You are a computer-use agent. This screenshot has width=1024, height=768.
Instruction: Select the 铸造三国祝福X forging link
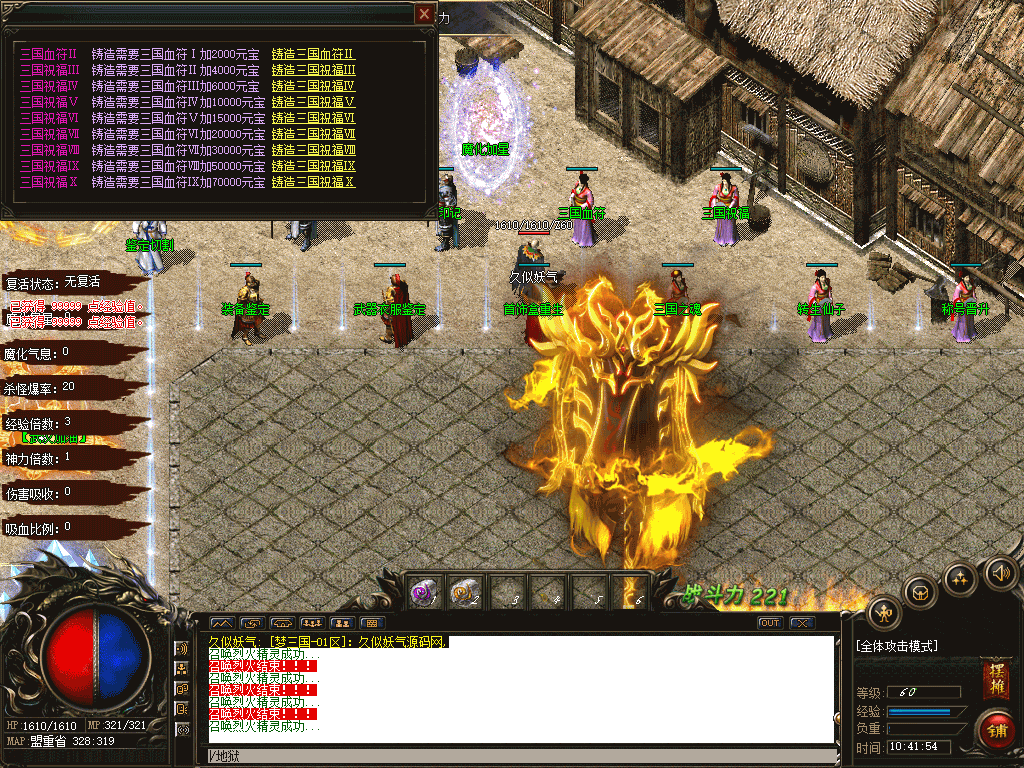click(x=313, y=182)
